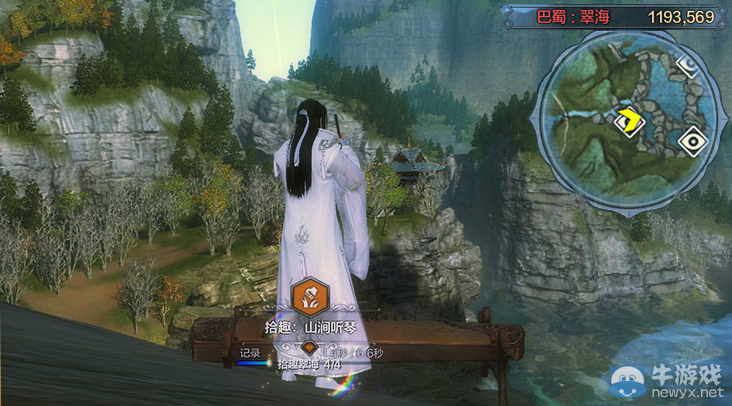Screen dimensions: 732x406
Task: Select the lower eye marker on minimap
Action: click(x=690, y=141)
